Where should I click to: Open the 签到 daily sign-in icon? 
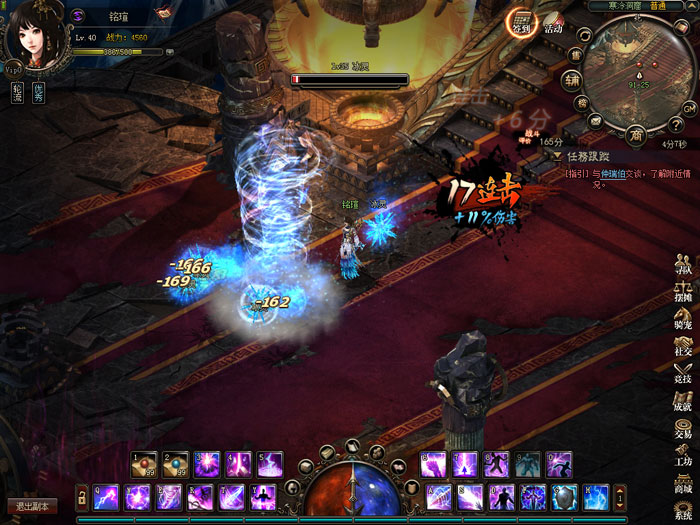coord(521,22)
